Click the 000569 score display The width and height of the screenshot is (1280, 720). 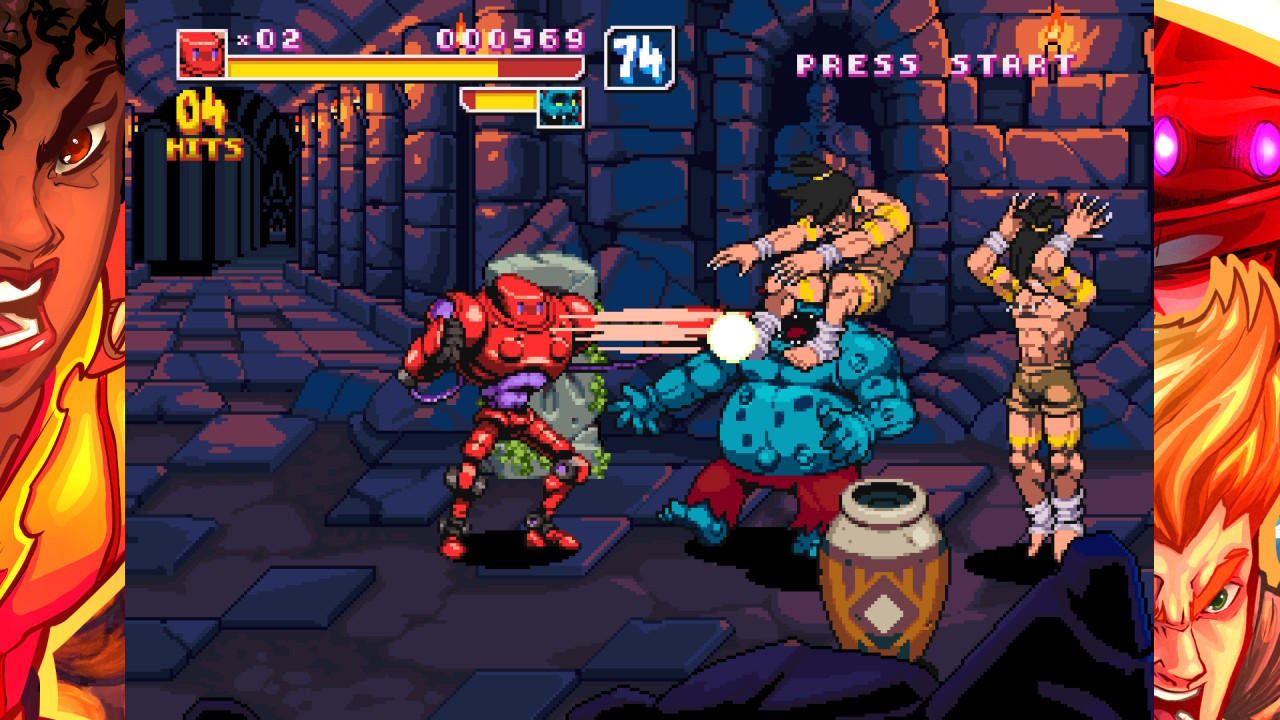click(x=512, y=41)
